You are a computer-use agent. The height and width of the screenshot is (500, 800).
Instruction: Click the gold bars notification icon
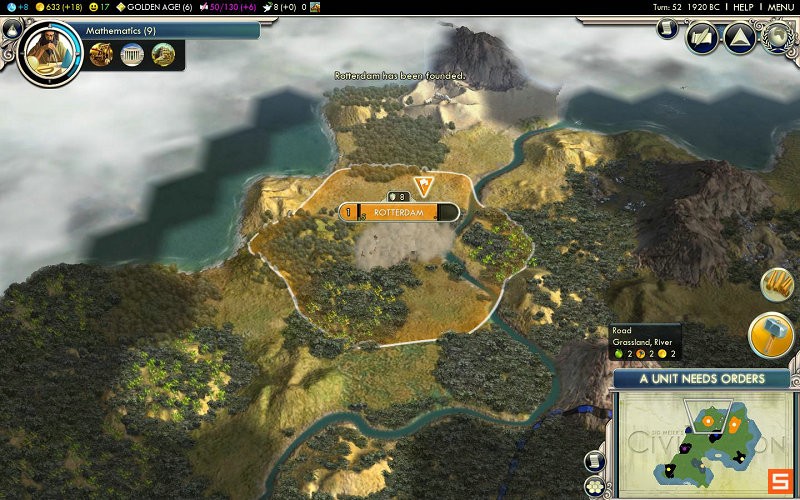pos(777,285)
